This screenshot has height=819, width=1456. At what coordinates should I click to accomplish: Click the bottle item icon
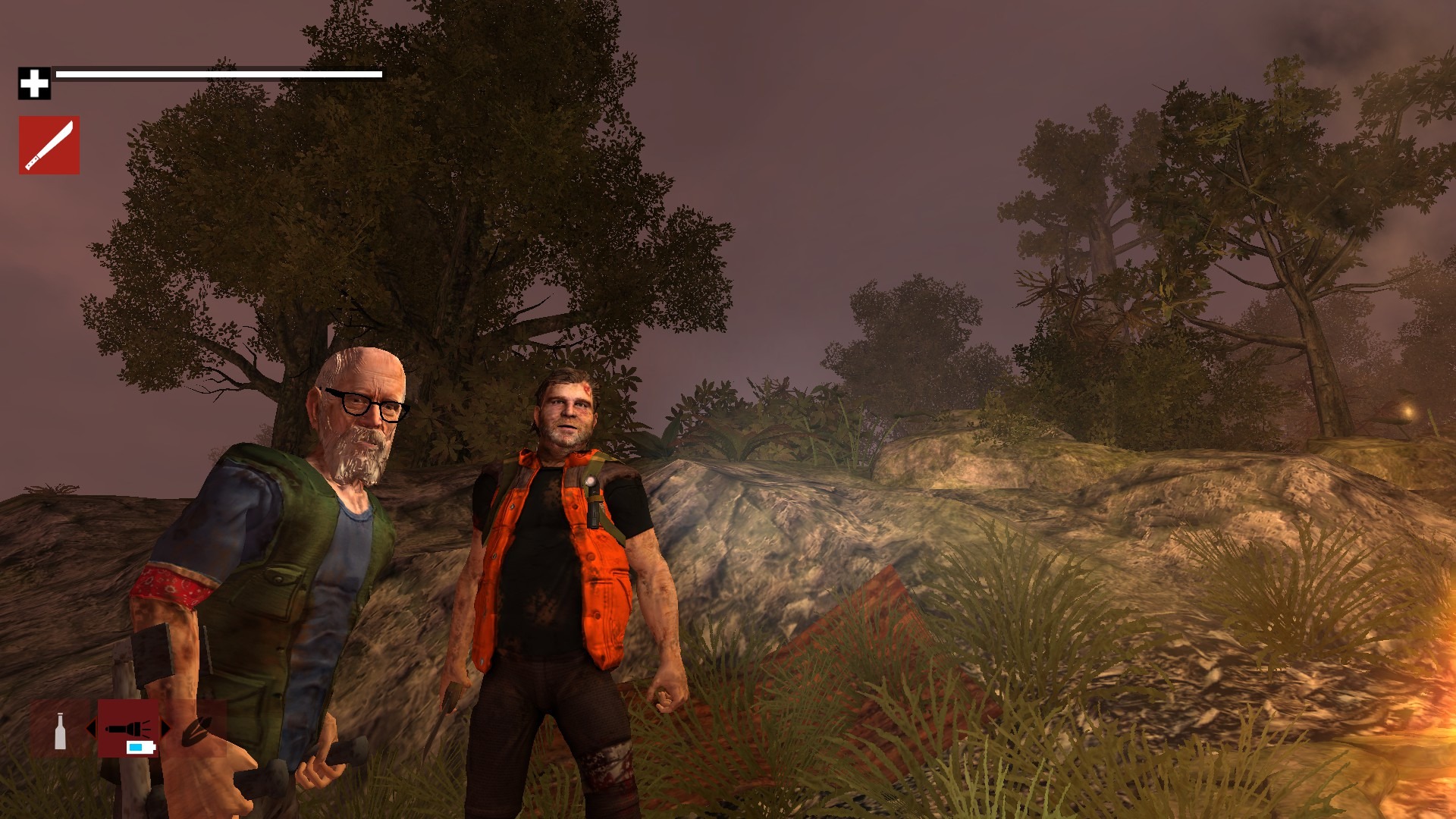pos(60,731)
